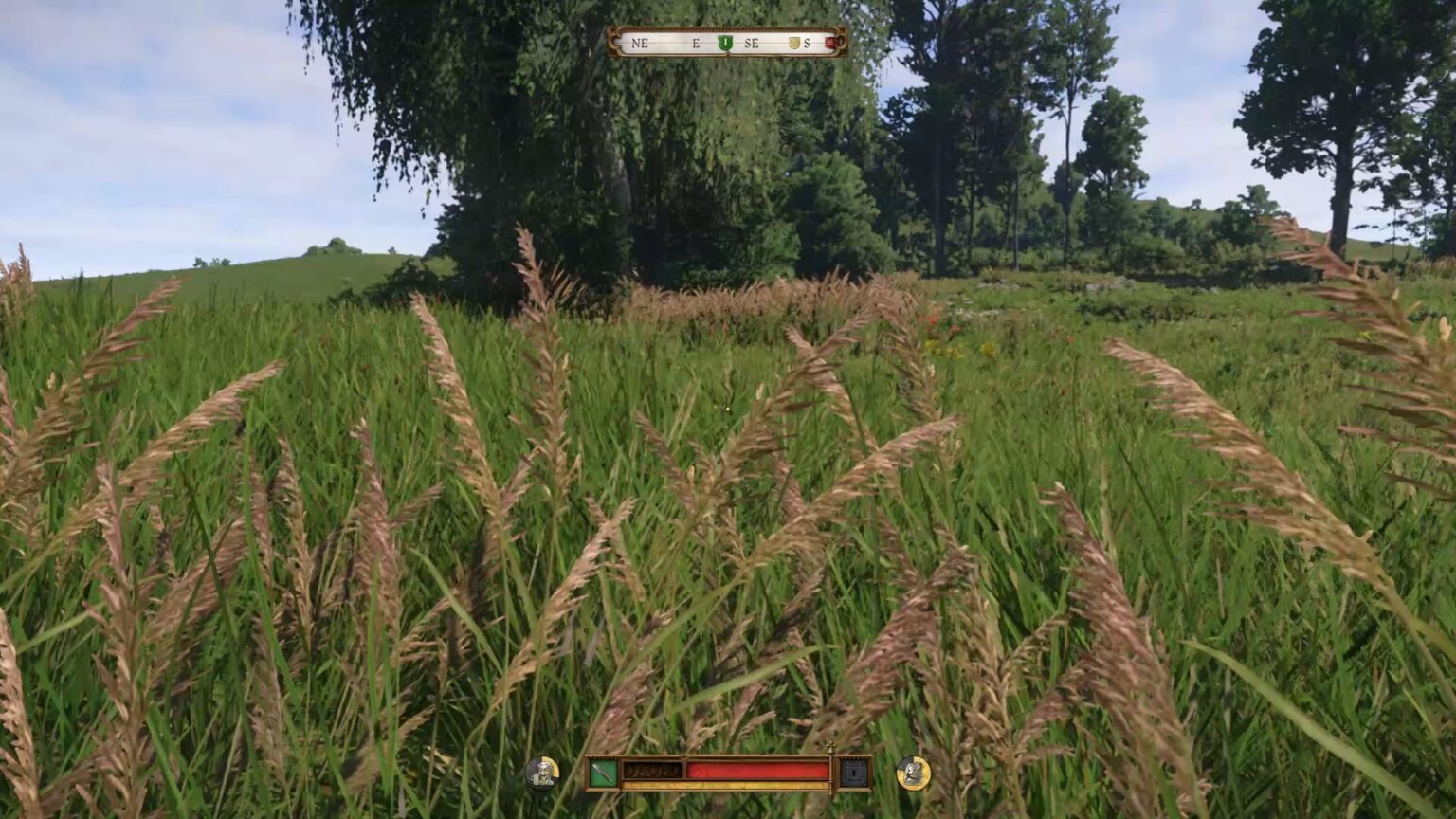
Task: Click the castle gatehouse icon beside the health bar
Action: [853, 772]
